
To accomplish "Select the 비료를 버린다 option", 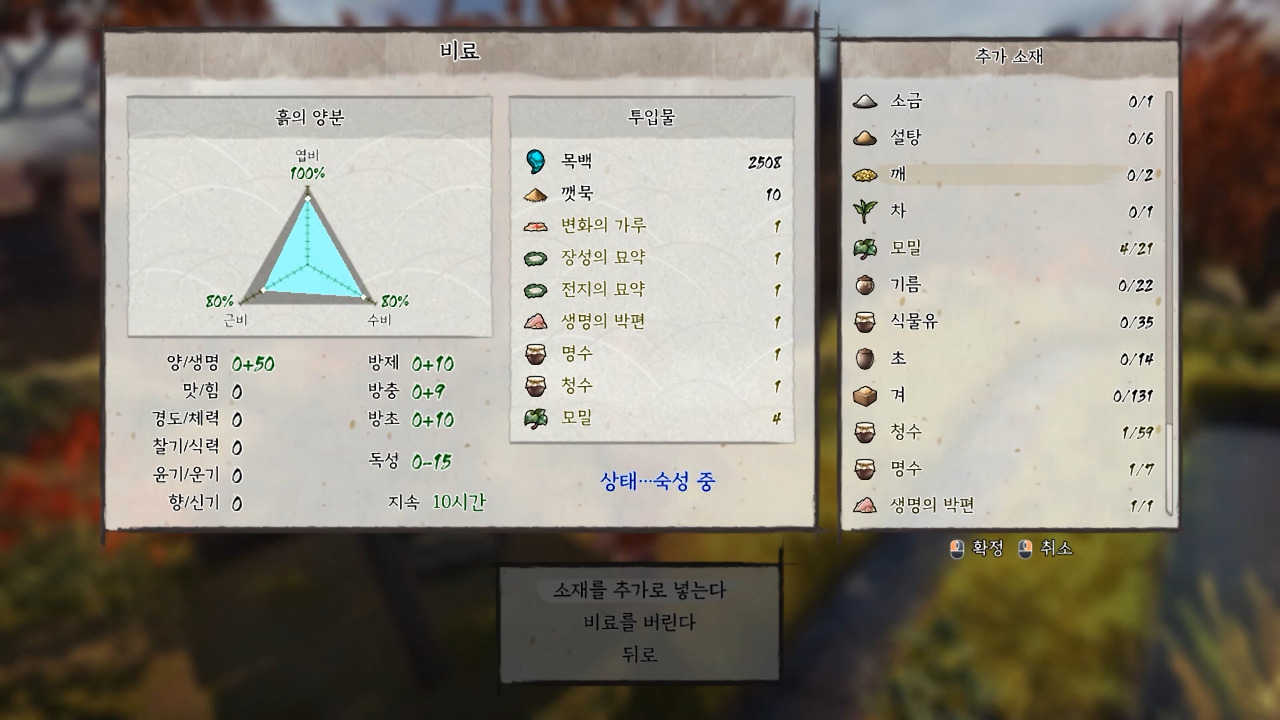I will 639,620.
